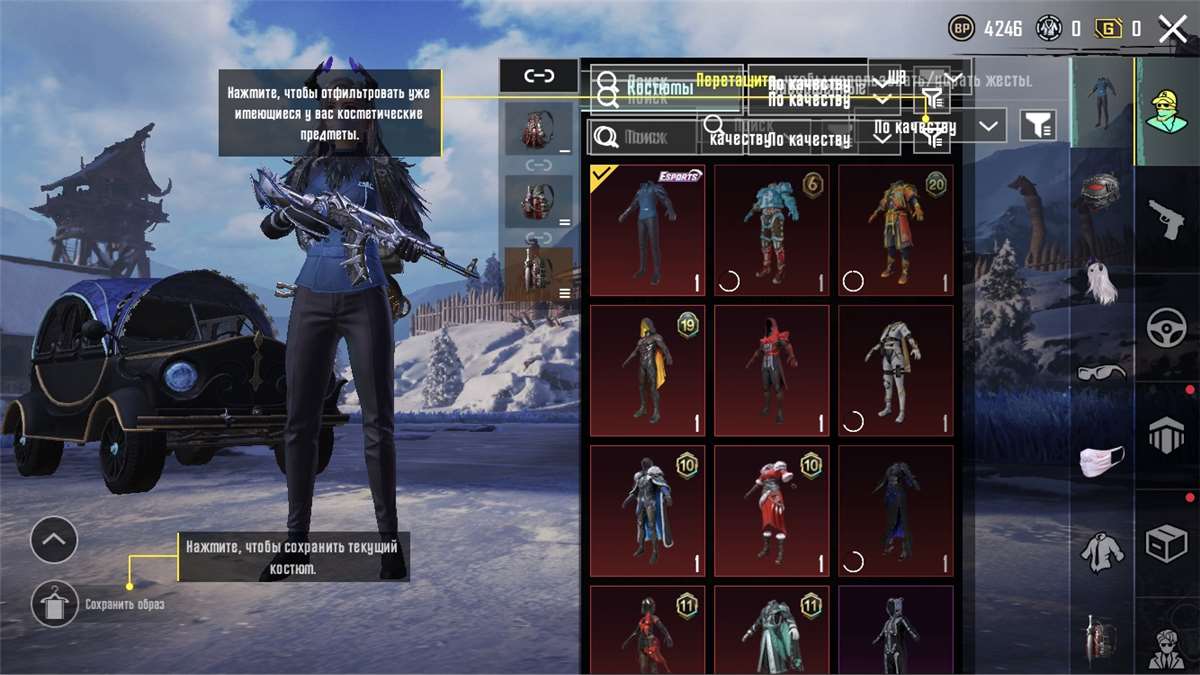
Task: Expand the round up-arrow button
Action: pyautogui.click(x=54, y=541)
